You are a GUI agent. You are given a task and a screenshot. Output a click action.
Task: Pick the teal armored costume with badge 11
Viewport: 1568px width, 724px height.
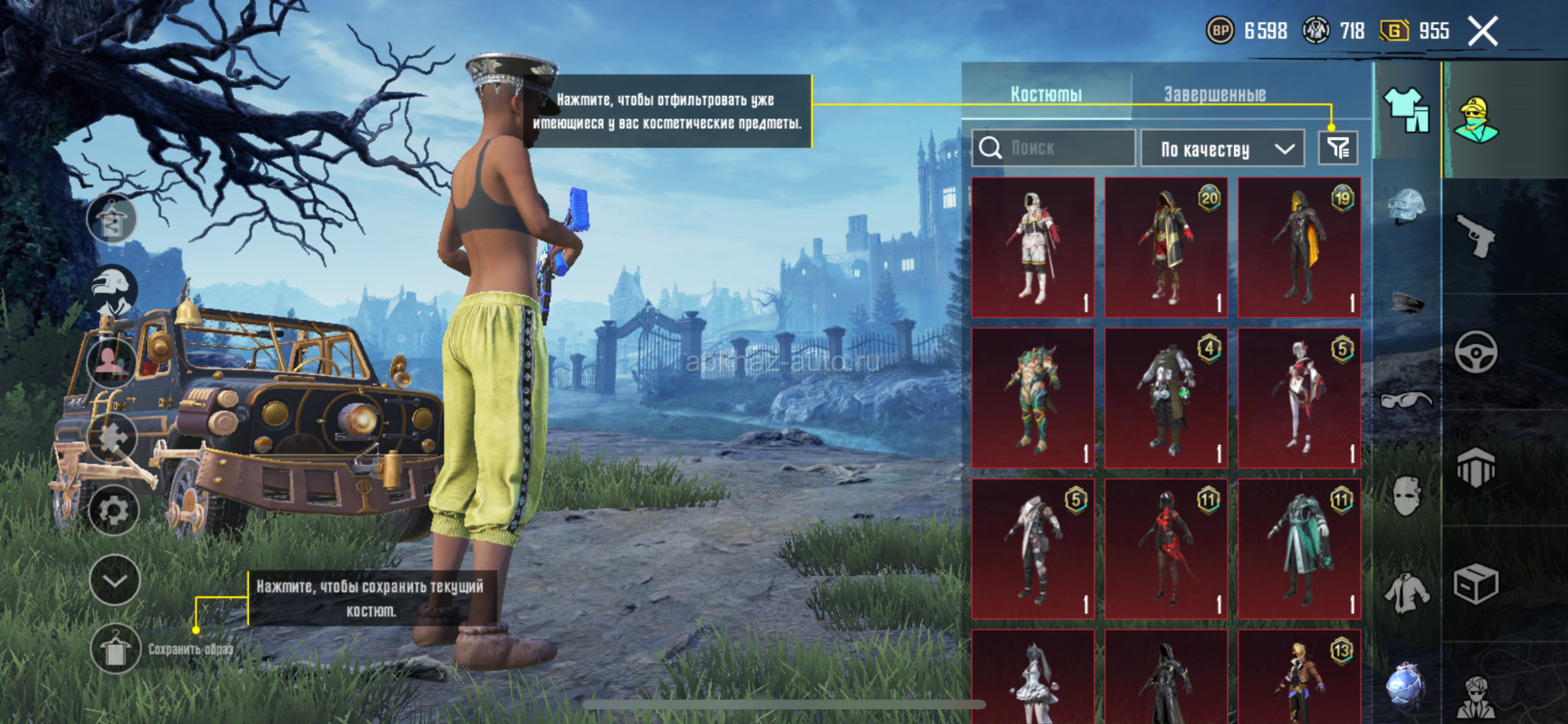click(1299, 548)
